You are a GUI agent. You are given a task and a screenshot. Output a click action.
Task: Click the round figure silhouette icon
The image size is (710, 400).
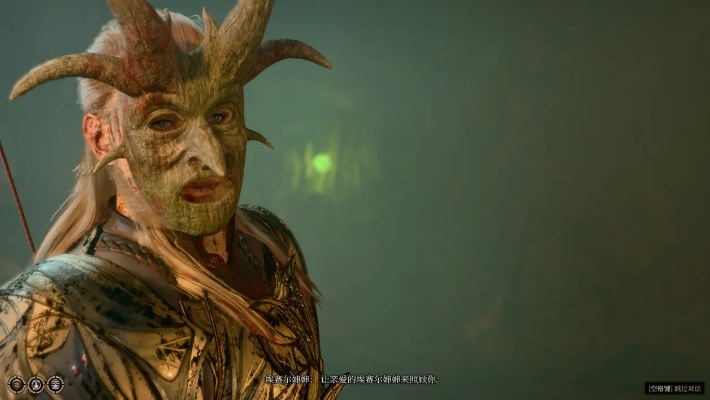point(36,384)
